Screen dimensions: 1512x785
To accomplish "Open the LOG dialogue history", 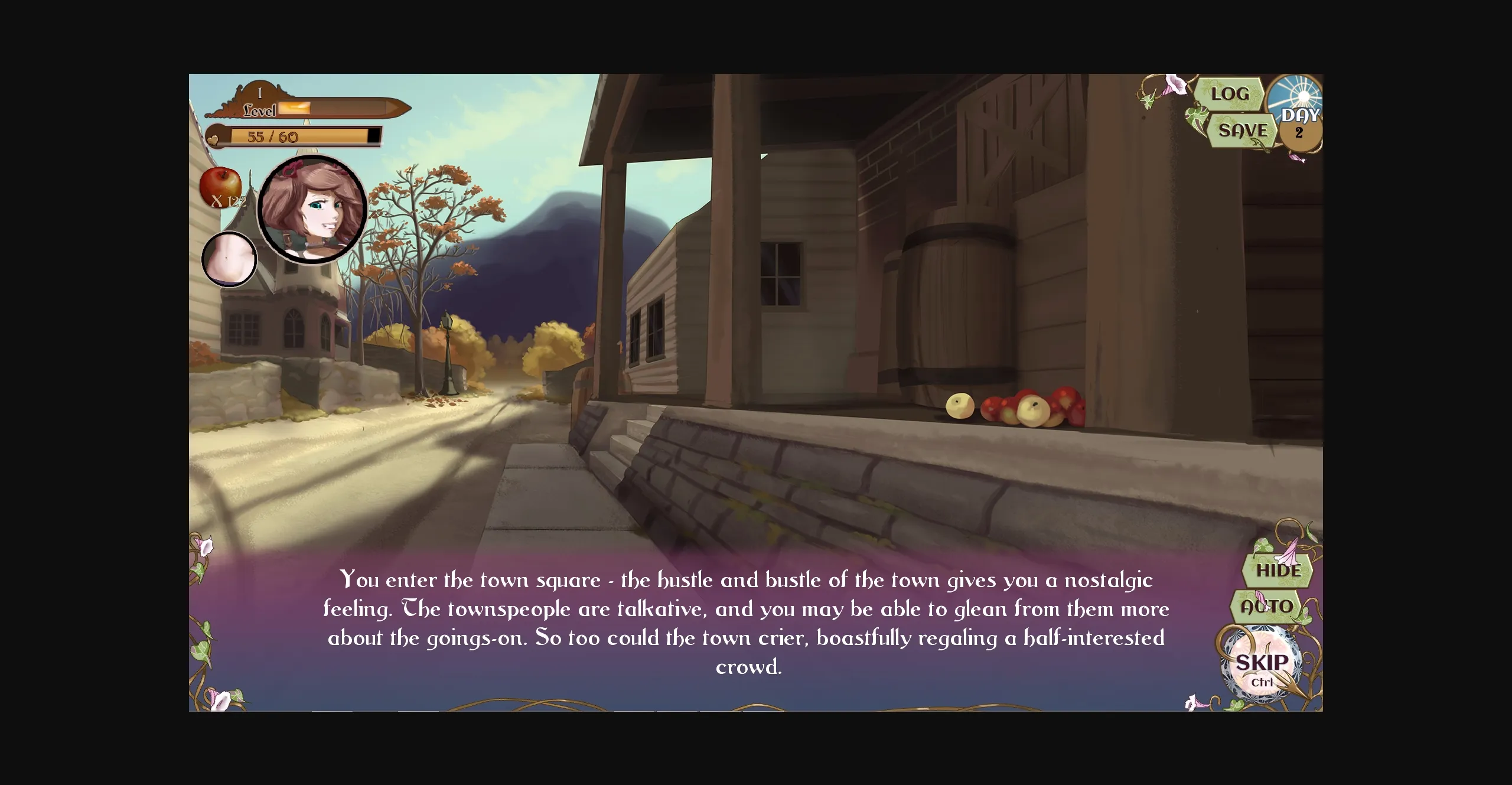I will pyautogui.click(x=1230, y=93).
